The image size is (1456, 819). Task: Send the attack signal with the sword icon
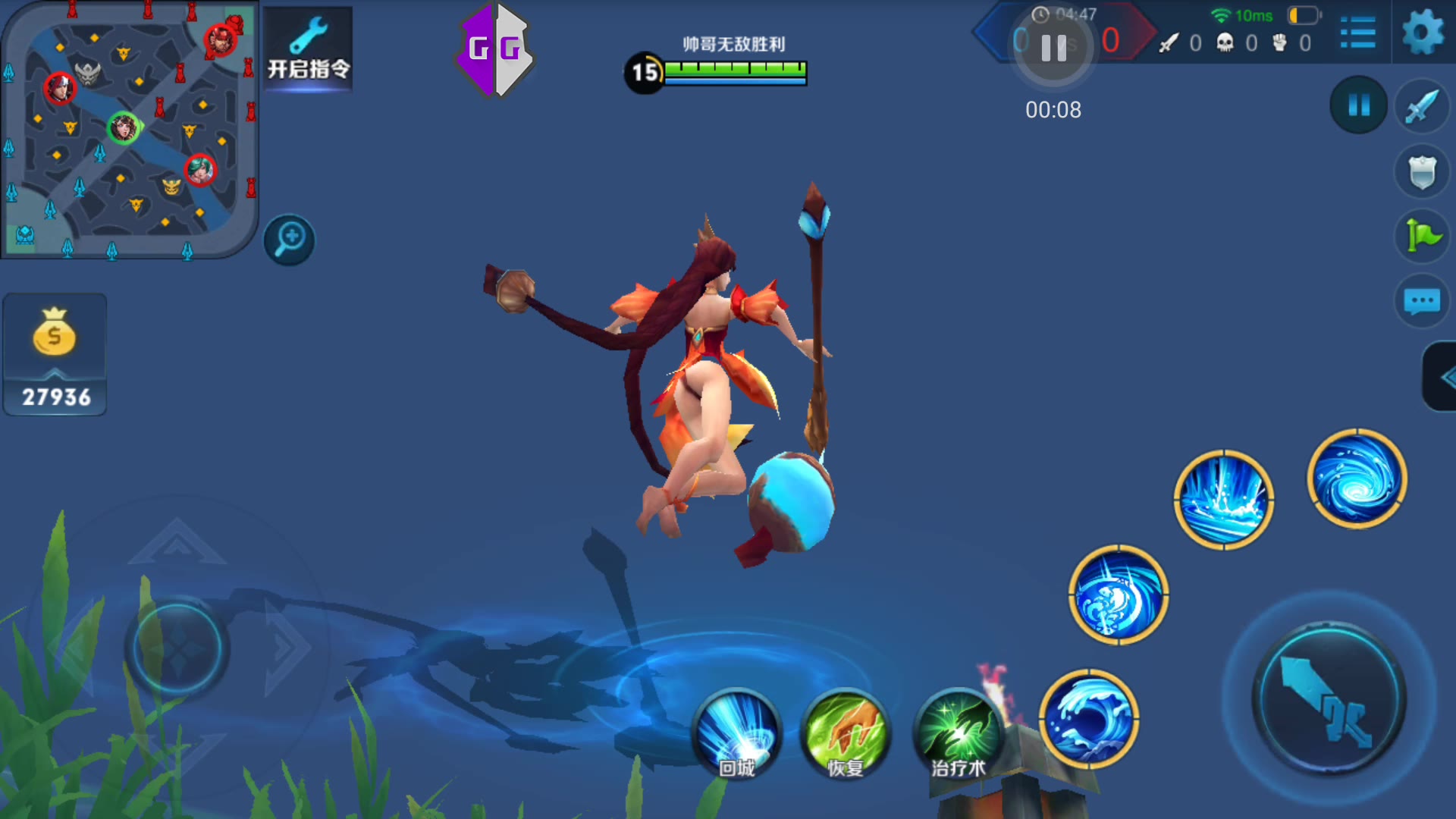1422,106
